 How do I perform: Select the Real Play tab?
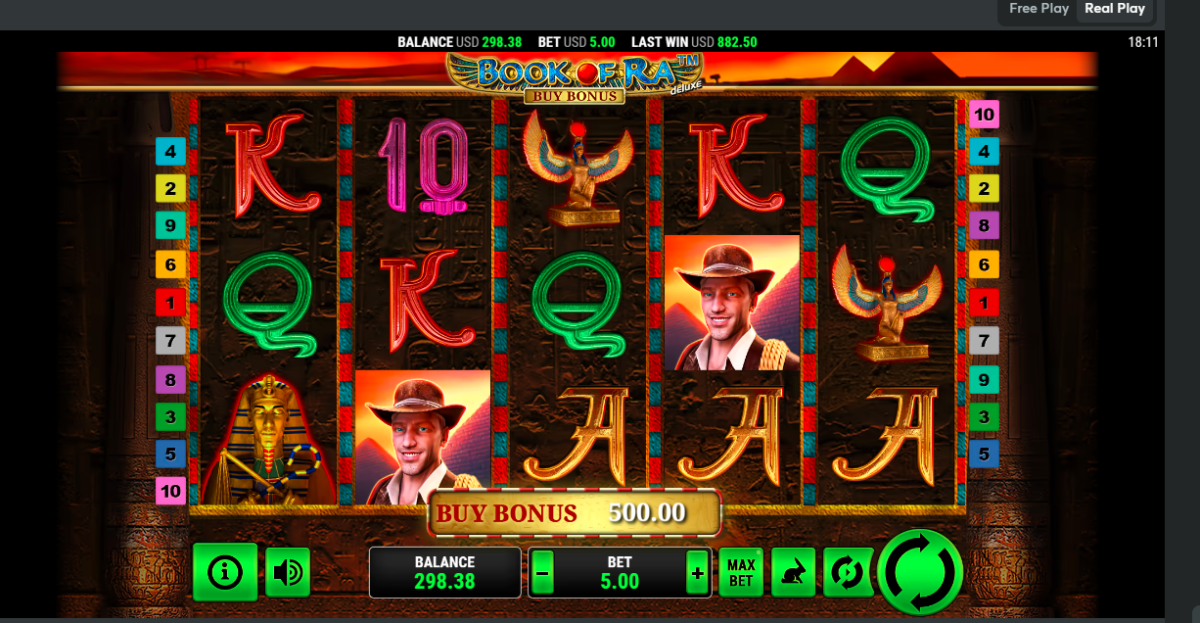pos(1115,9)
